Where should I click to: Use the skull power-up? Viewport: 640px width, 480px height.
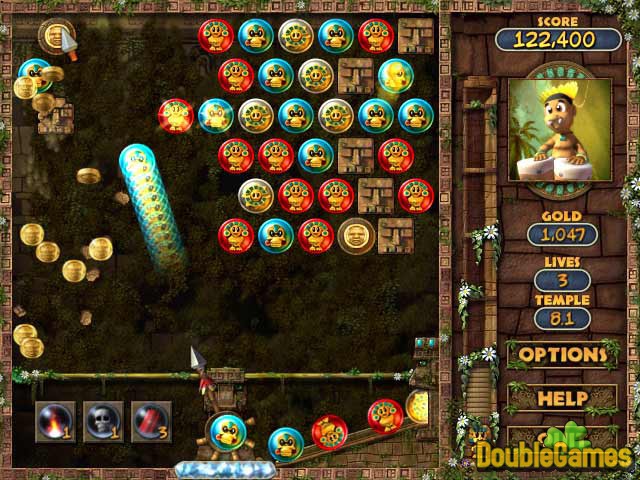point(103,421)
